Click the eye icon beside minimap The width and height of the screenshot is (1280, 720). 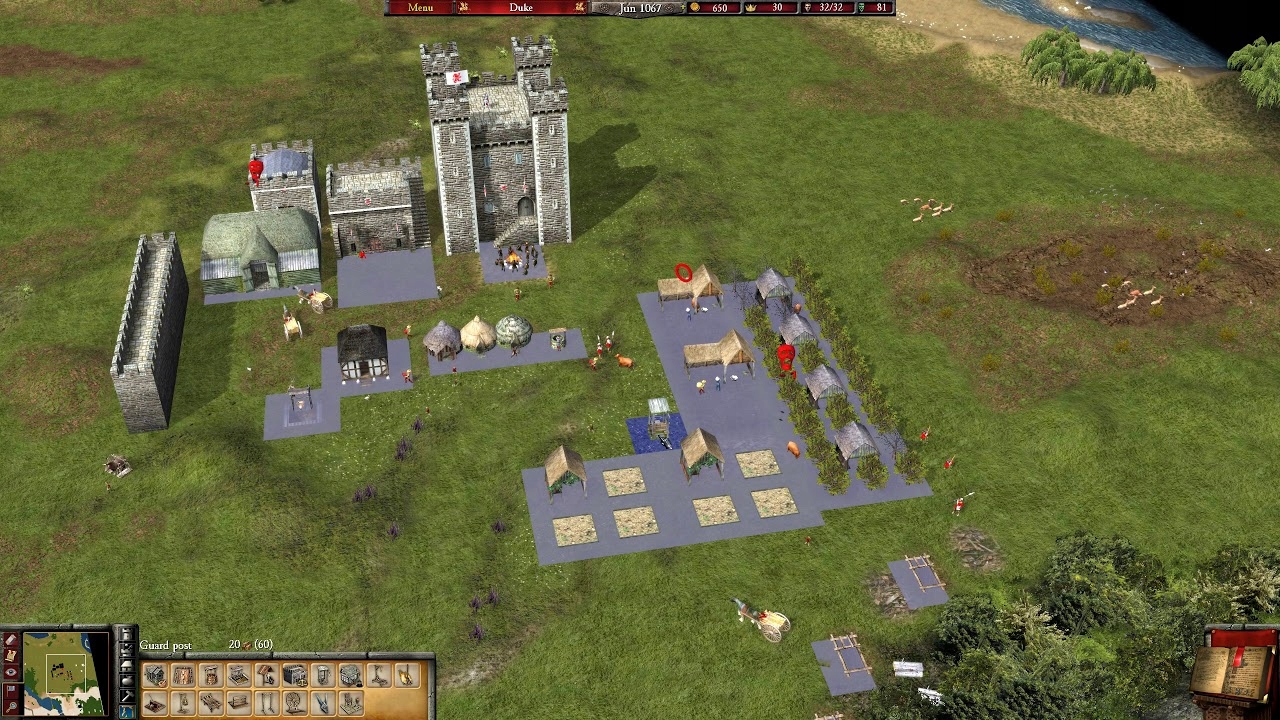[11, 672]
